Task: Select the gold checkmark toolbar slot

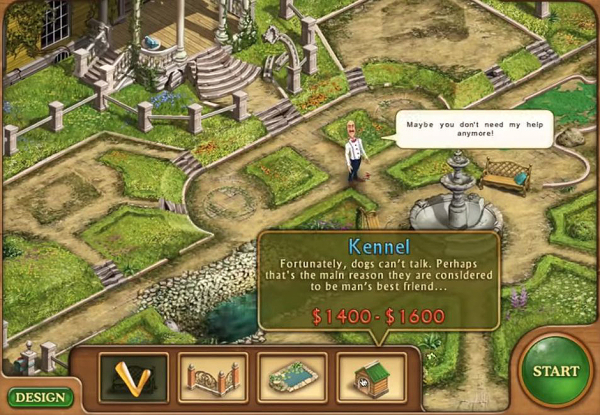Action: click(x=134, y=378)
